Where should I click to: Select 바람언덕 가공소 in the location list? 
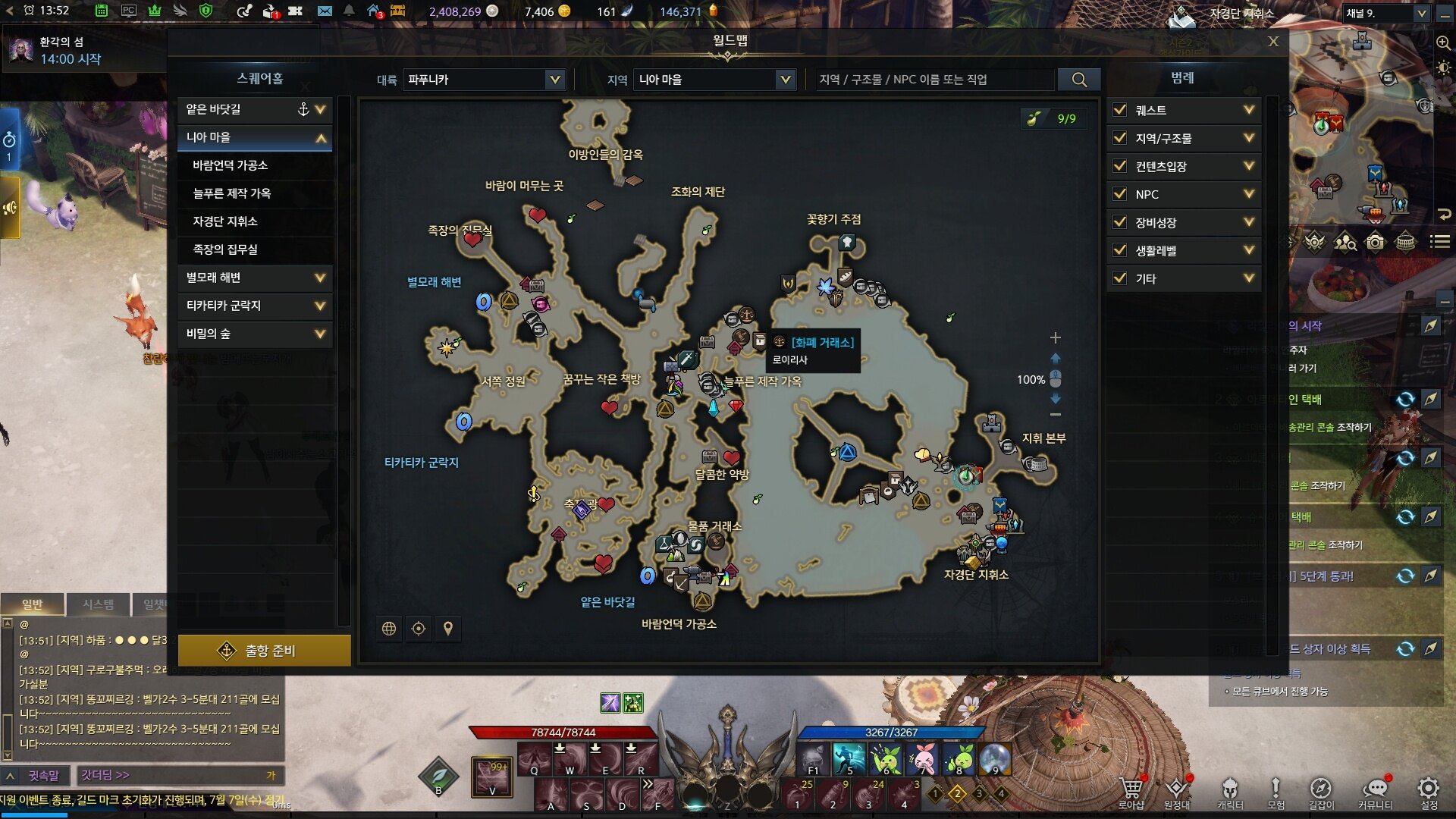coord(231,165)
